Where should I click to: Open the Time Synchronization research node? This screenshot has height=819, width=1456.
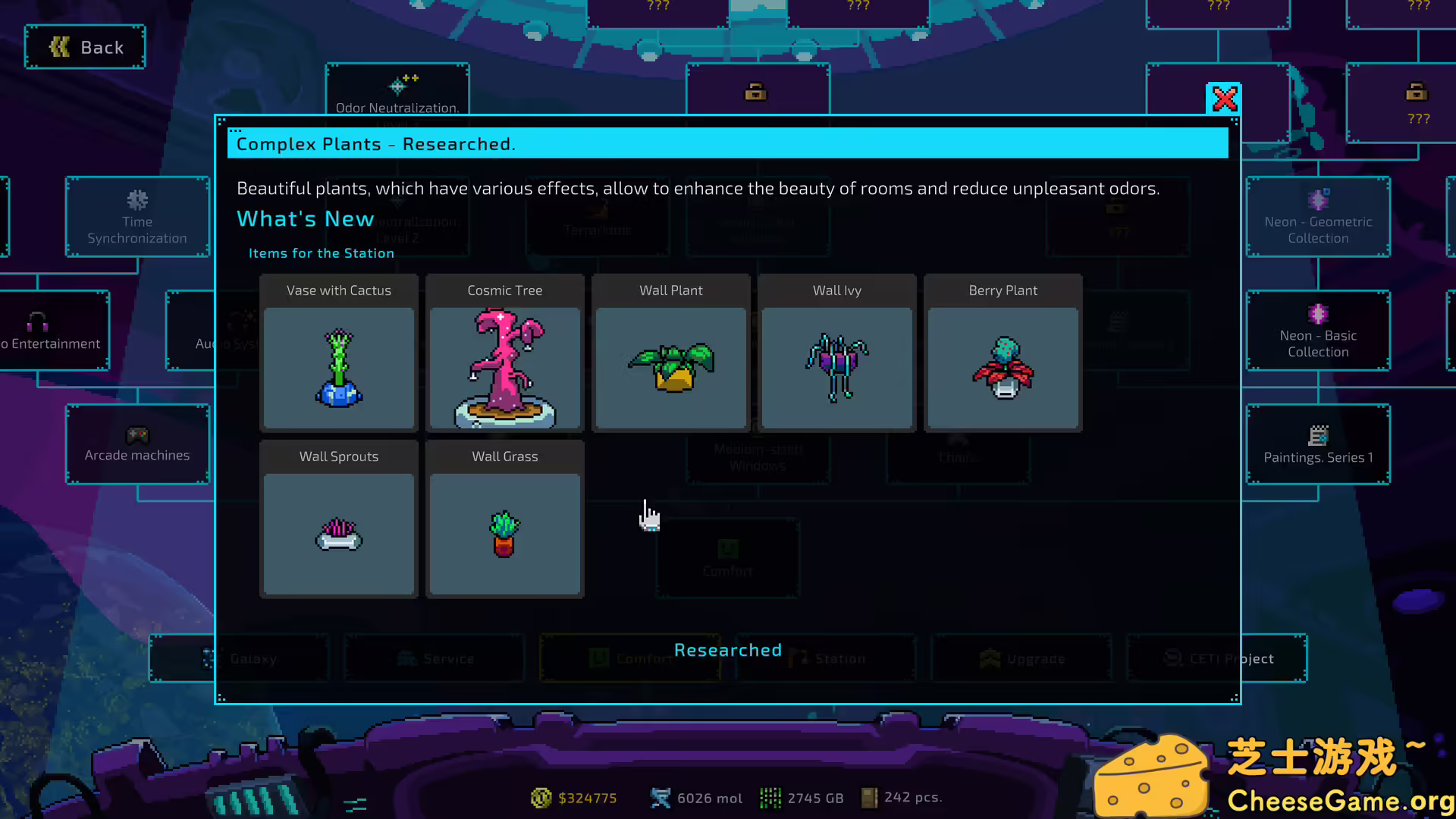tap(137, 218)
